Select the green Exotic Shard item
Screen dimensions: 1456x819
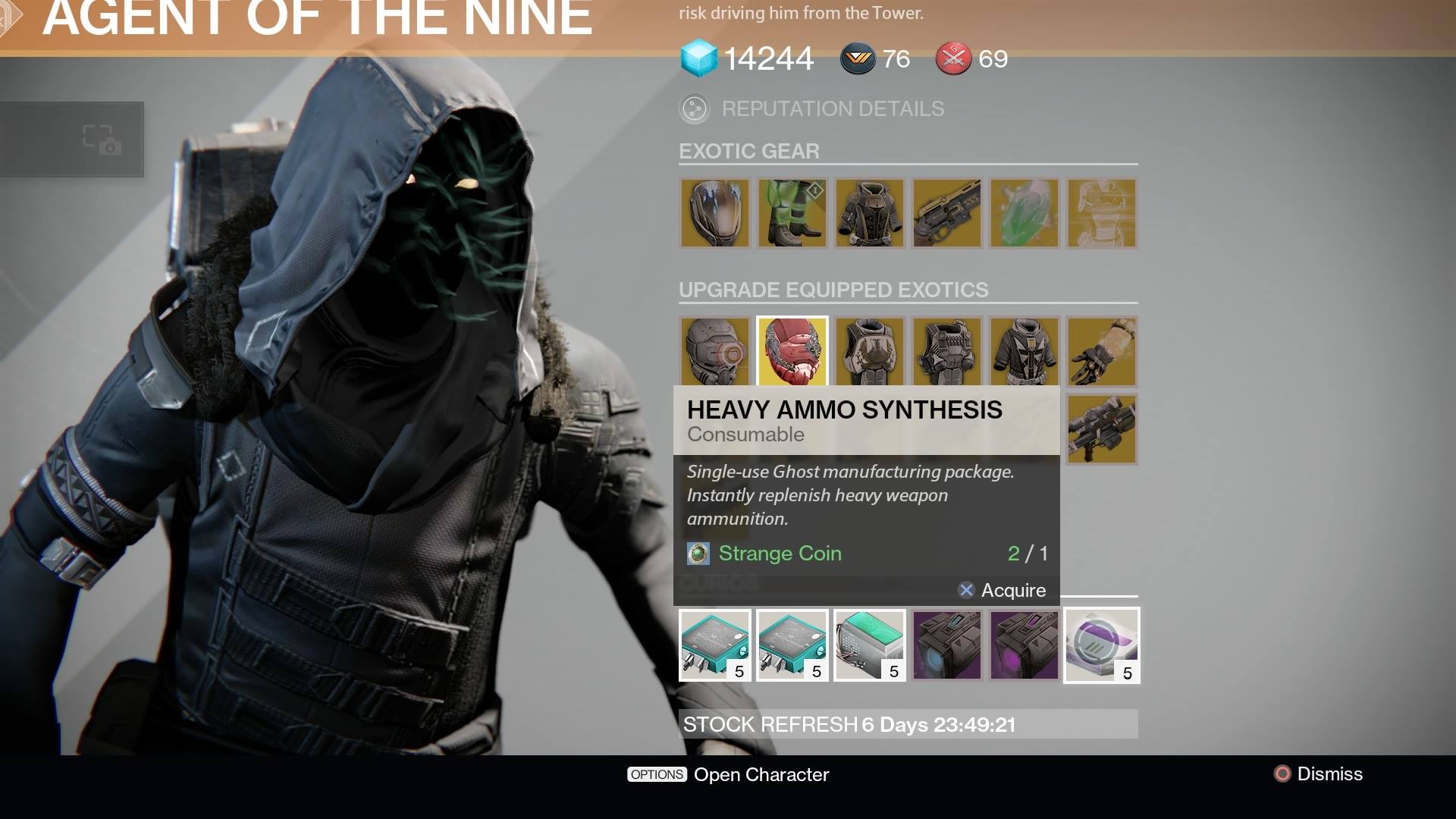[x=1025, y=214]
